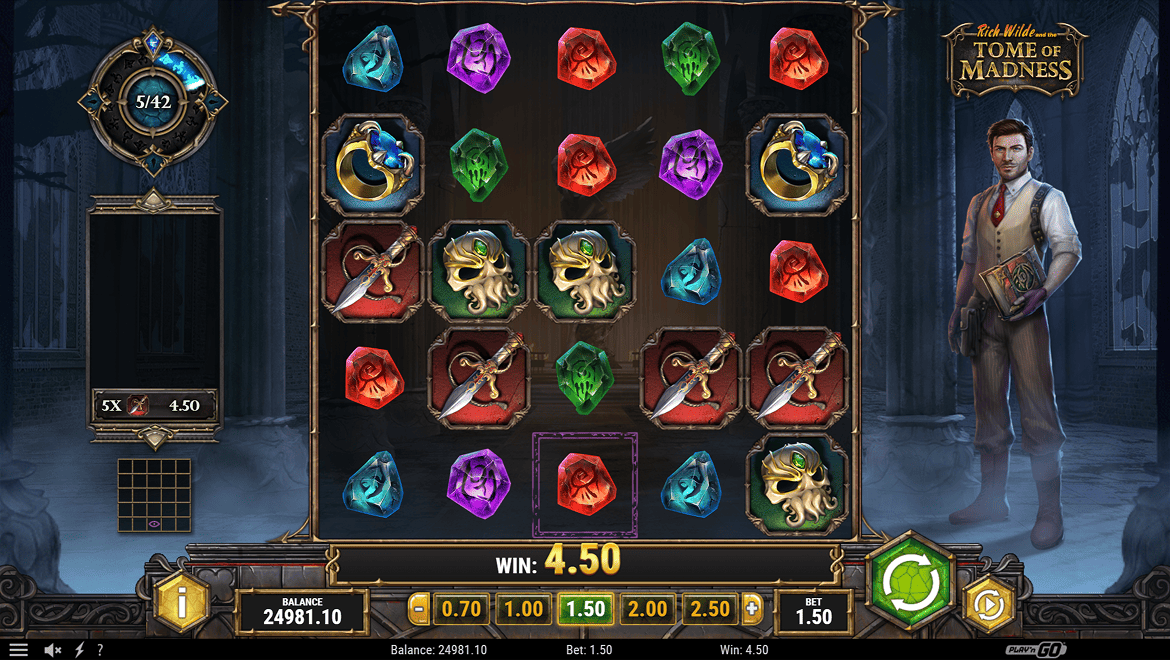The width and height of the screenshot is (1170, 660).
Task: Open the hamburger menu
Action: pos(19,650)
